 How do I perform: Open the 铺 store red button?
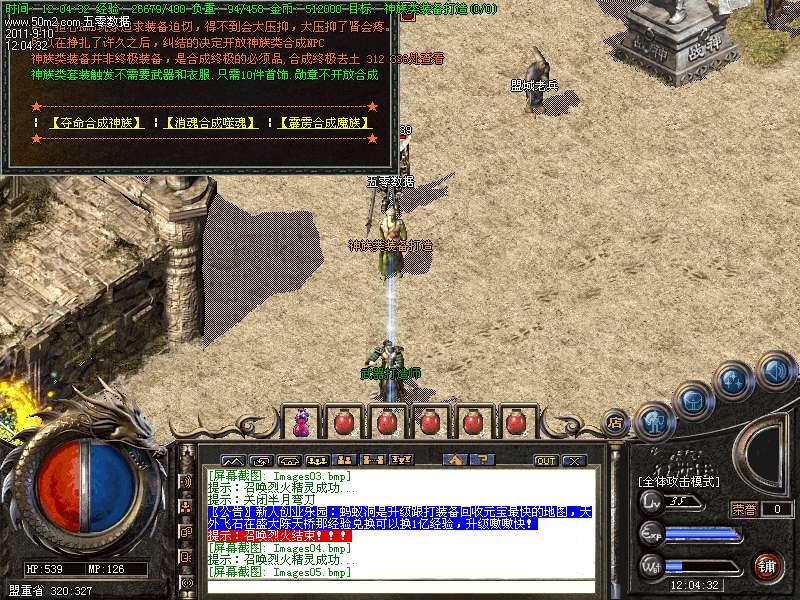coord(768,566)
